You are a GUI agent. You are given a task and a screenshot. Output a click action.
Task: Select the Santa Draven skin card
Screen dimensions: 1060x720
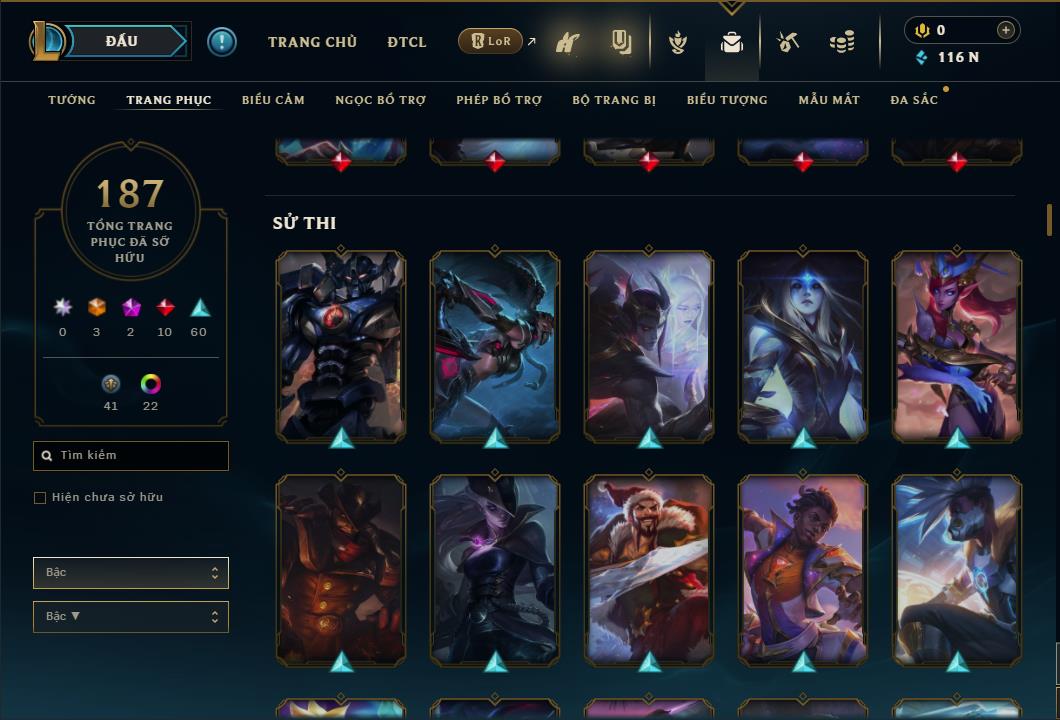tap(649, 570)
